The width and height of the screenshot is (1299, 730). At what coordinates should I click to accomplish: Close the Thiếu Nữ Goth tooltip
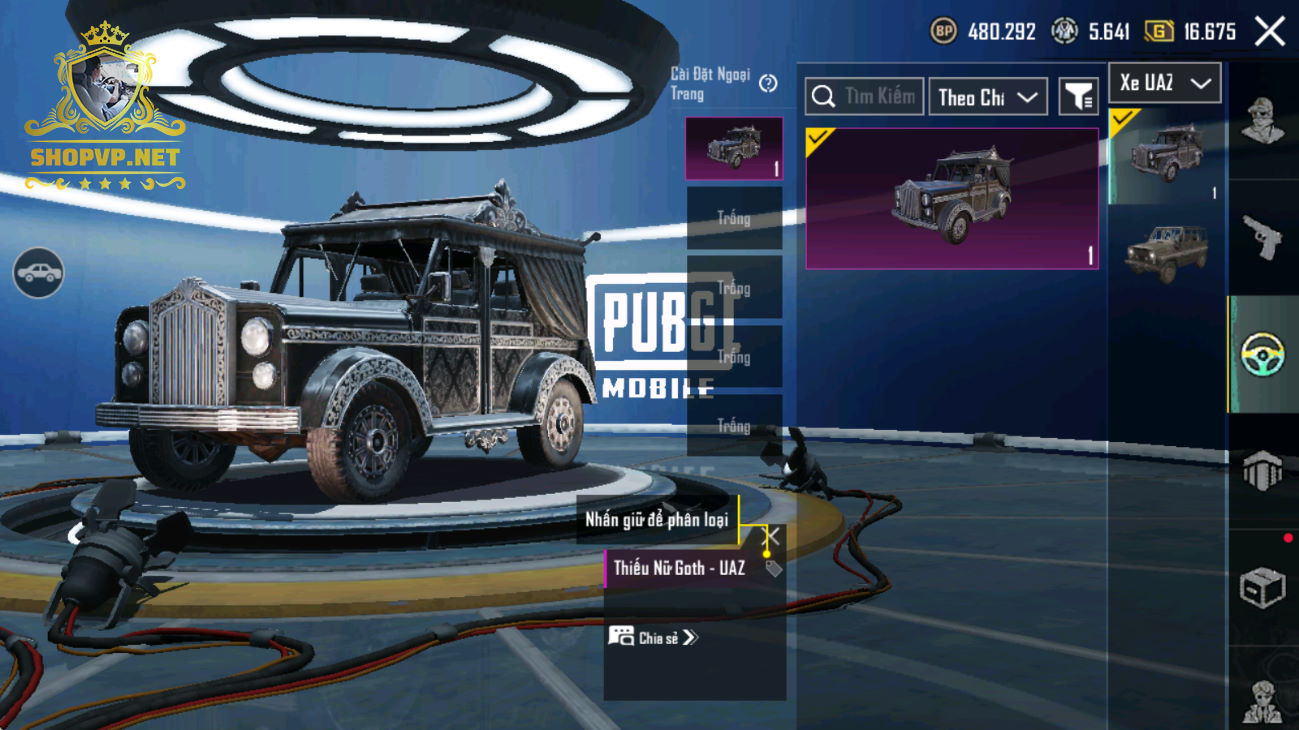pyautogui.click(x=772, y=537)
